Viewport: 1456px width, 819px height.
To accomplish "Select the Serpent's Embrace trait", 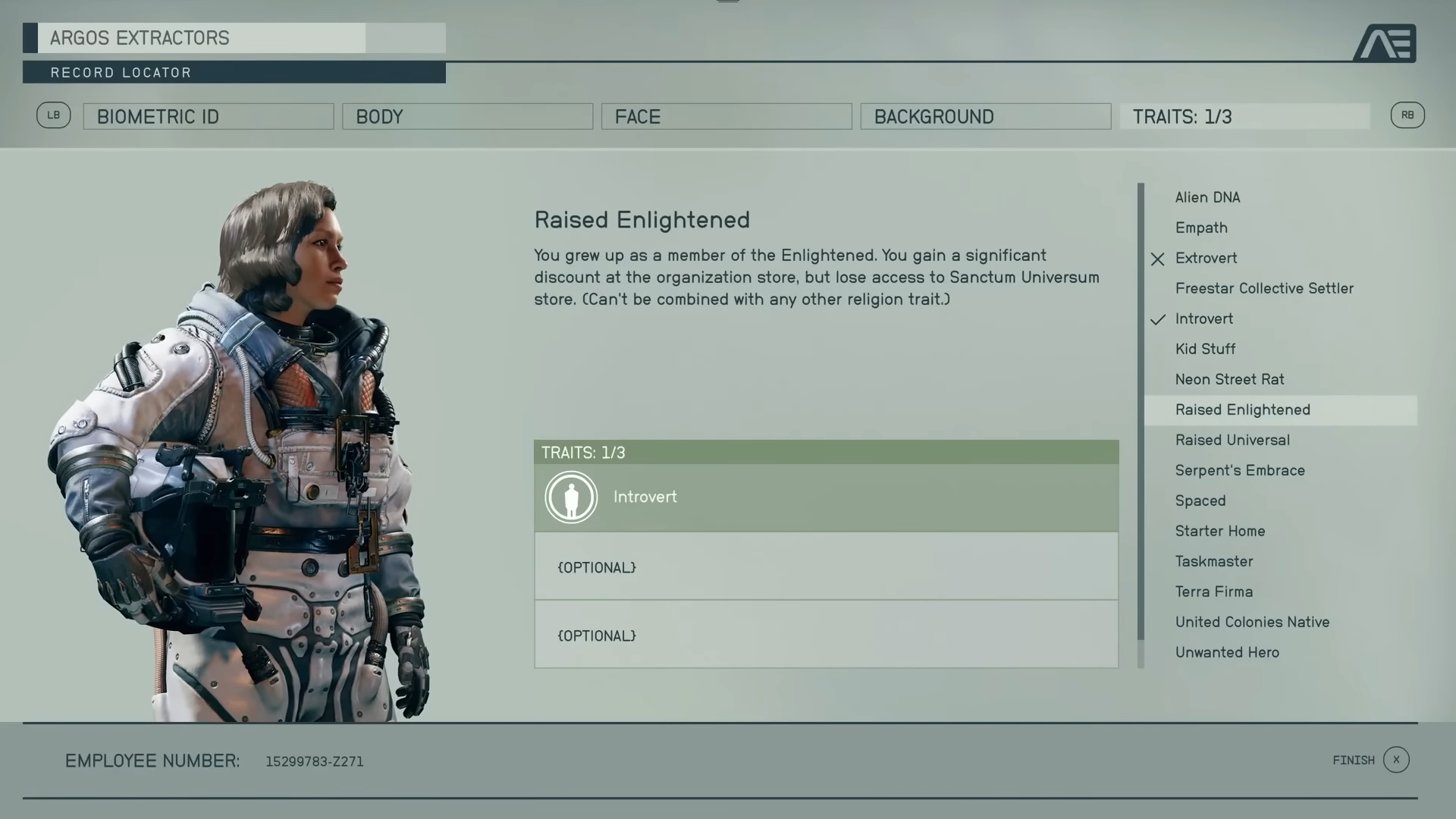I will click(x=1240, y=470).
